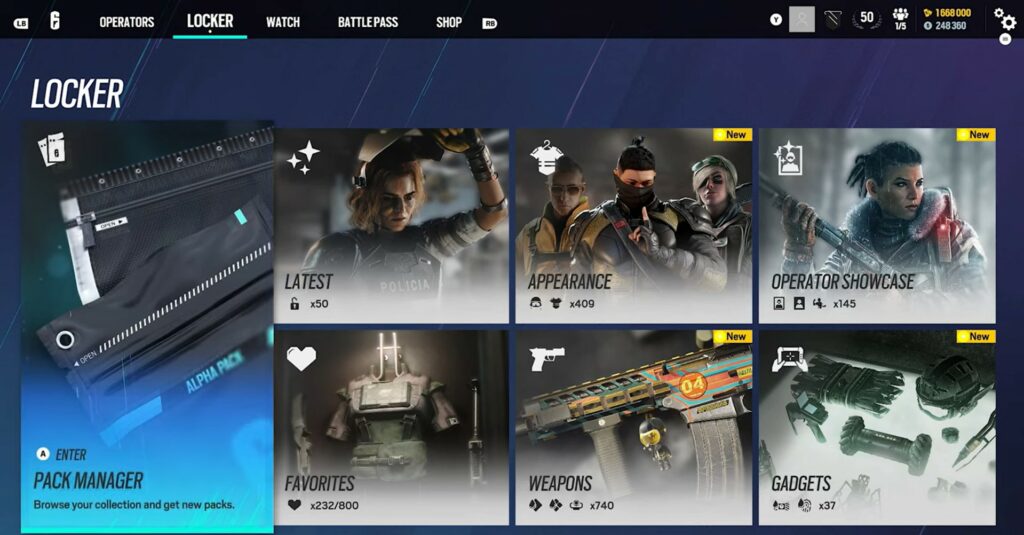Click the player profile avatar

802,19
